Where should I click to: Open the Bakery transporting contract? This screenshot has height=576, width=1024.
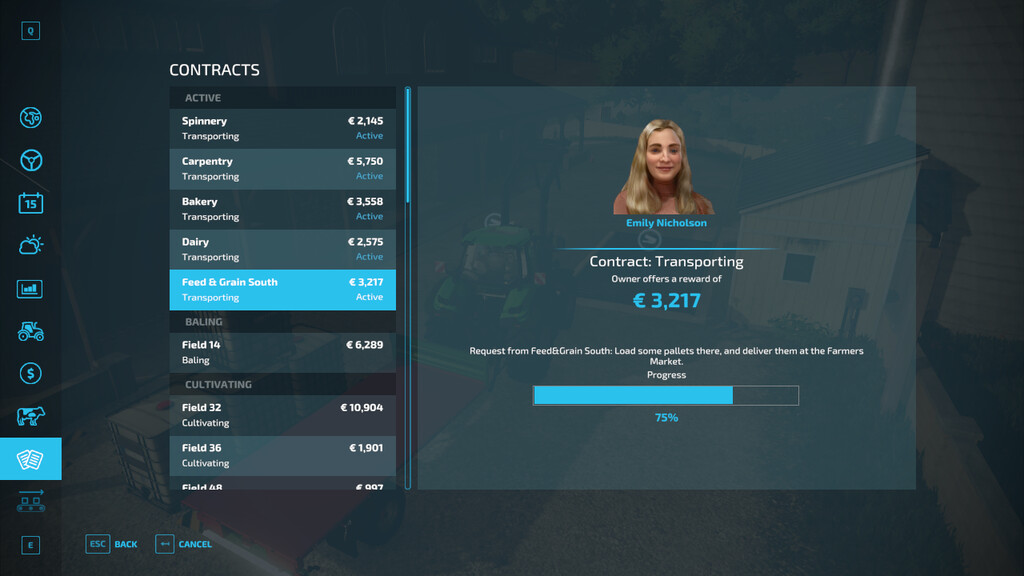coord(282,208)
